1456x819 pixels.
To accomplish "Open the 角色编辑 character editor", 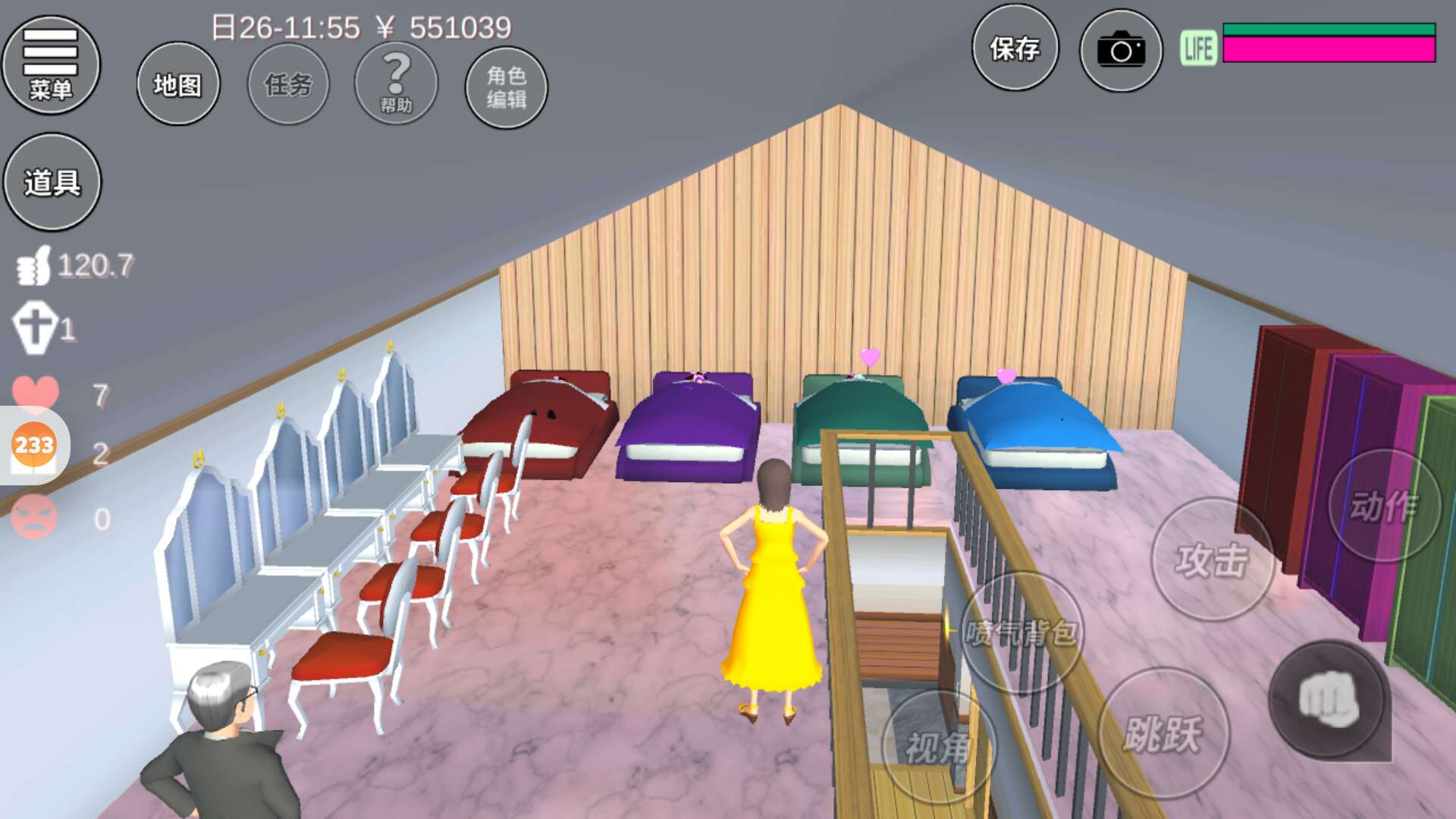I will click(x=506, y=87).
